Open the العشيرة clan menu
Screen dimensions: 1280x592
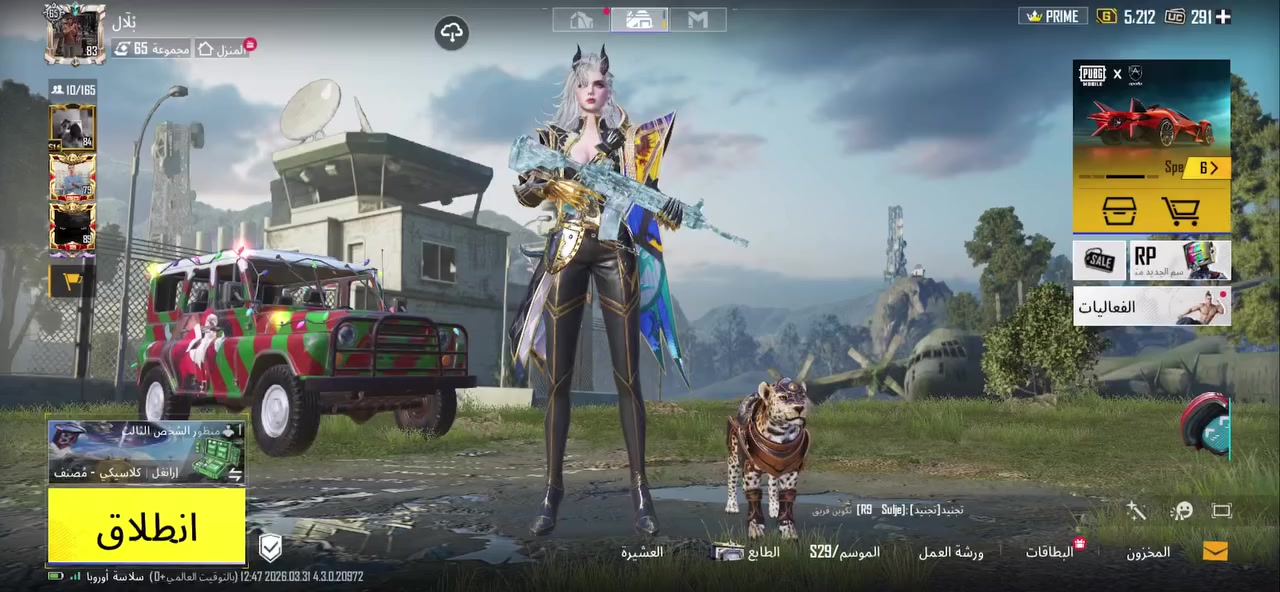[x=642, y=552]
